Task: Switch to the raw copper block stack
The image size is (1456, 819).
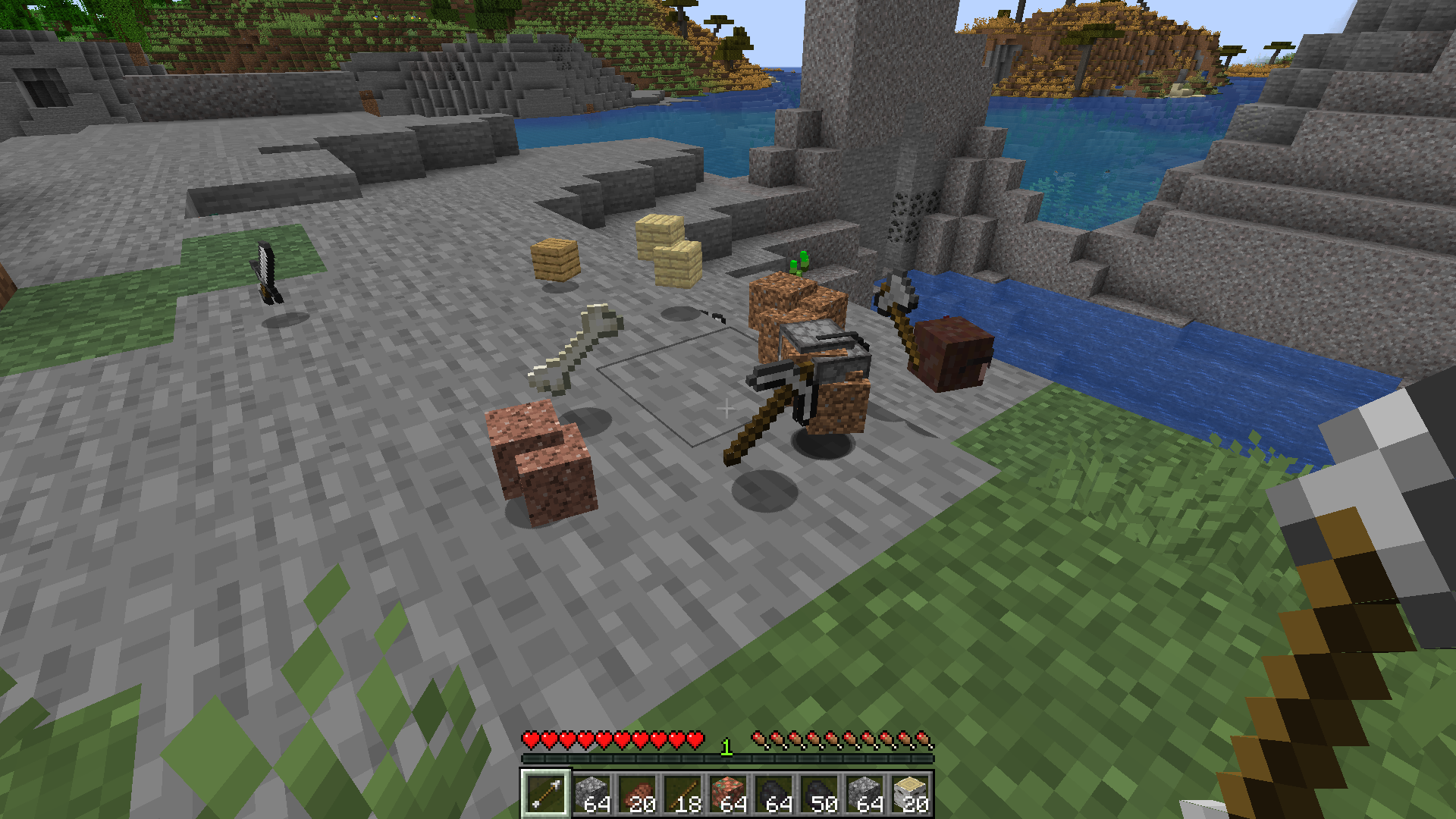Action: 728,794
